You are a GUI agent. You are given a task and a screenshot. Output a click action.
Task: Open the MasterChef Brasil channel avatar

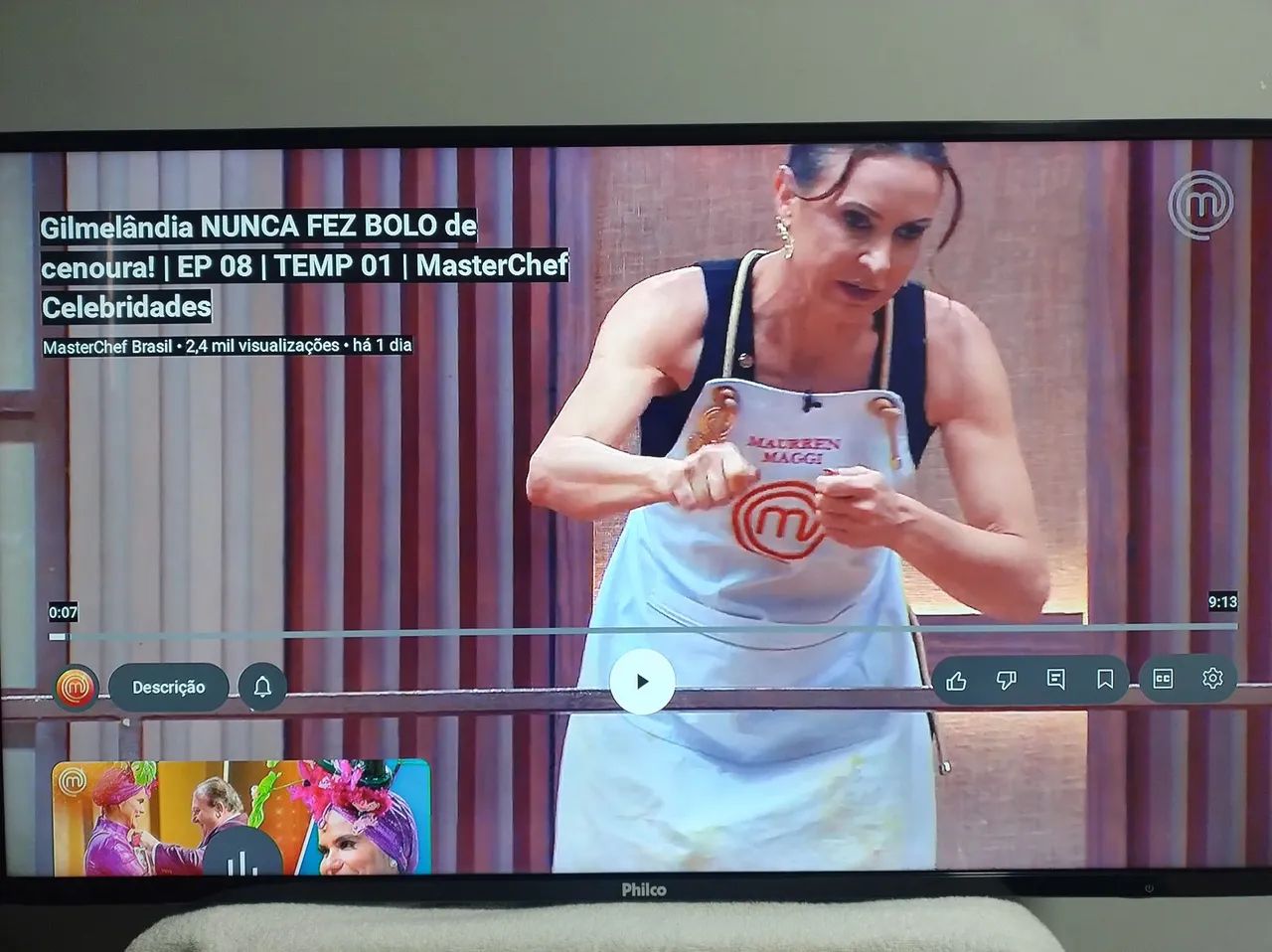click(75, 685)
